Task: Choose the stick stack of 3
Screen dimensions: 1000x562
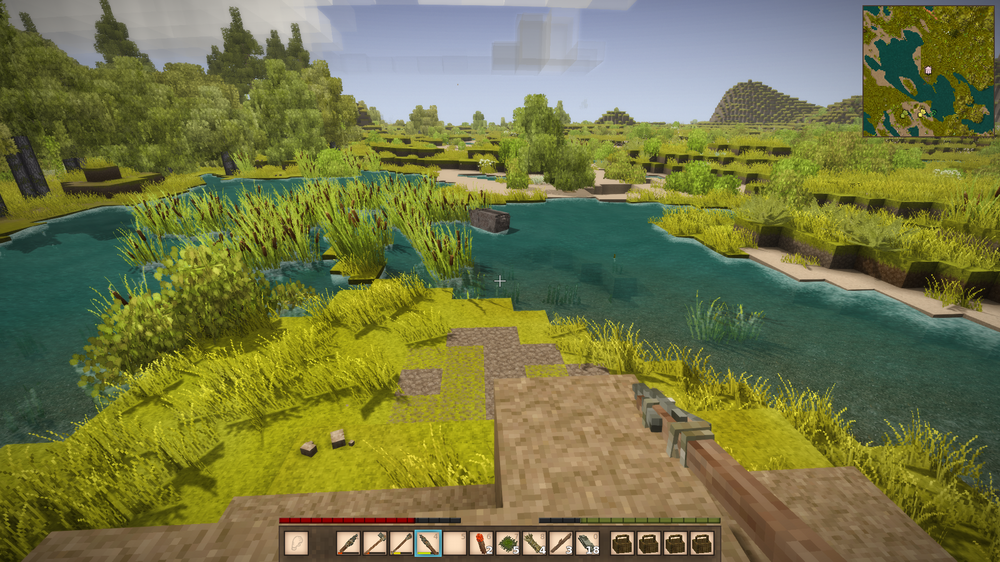Action: click(x=561, y=544)
